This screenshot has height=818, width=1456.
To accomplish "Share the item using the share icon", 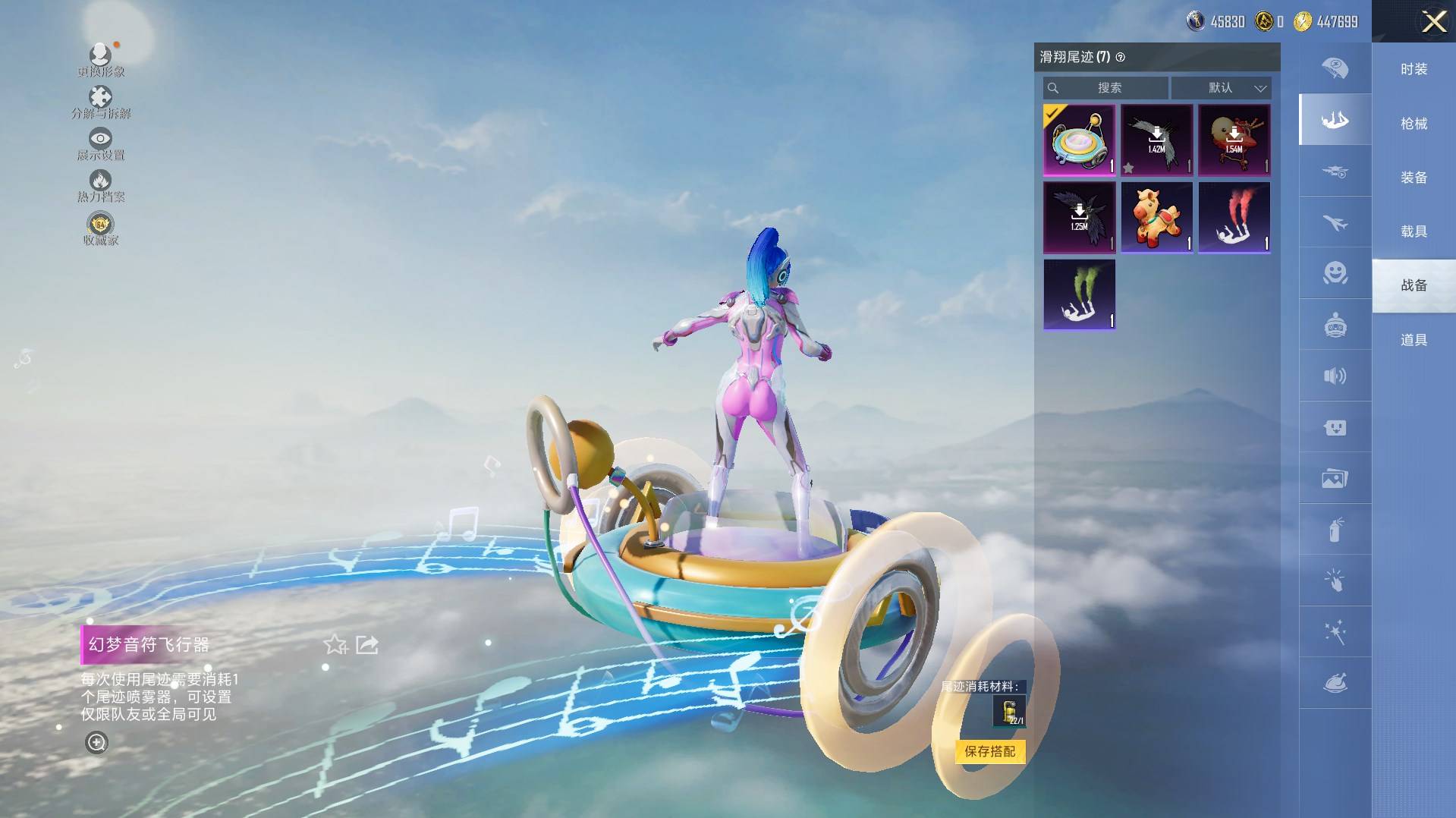I will click(367, 645).
